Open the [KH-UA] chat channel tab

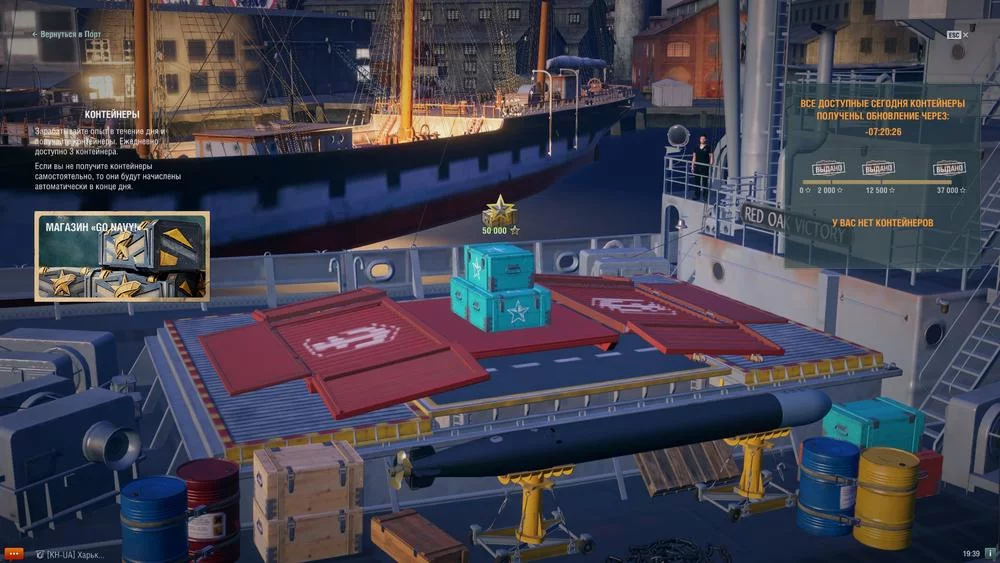click(70, 554)
